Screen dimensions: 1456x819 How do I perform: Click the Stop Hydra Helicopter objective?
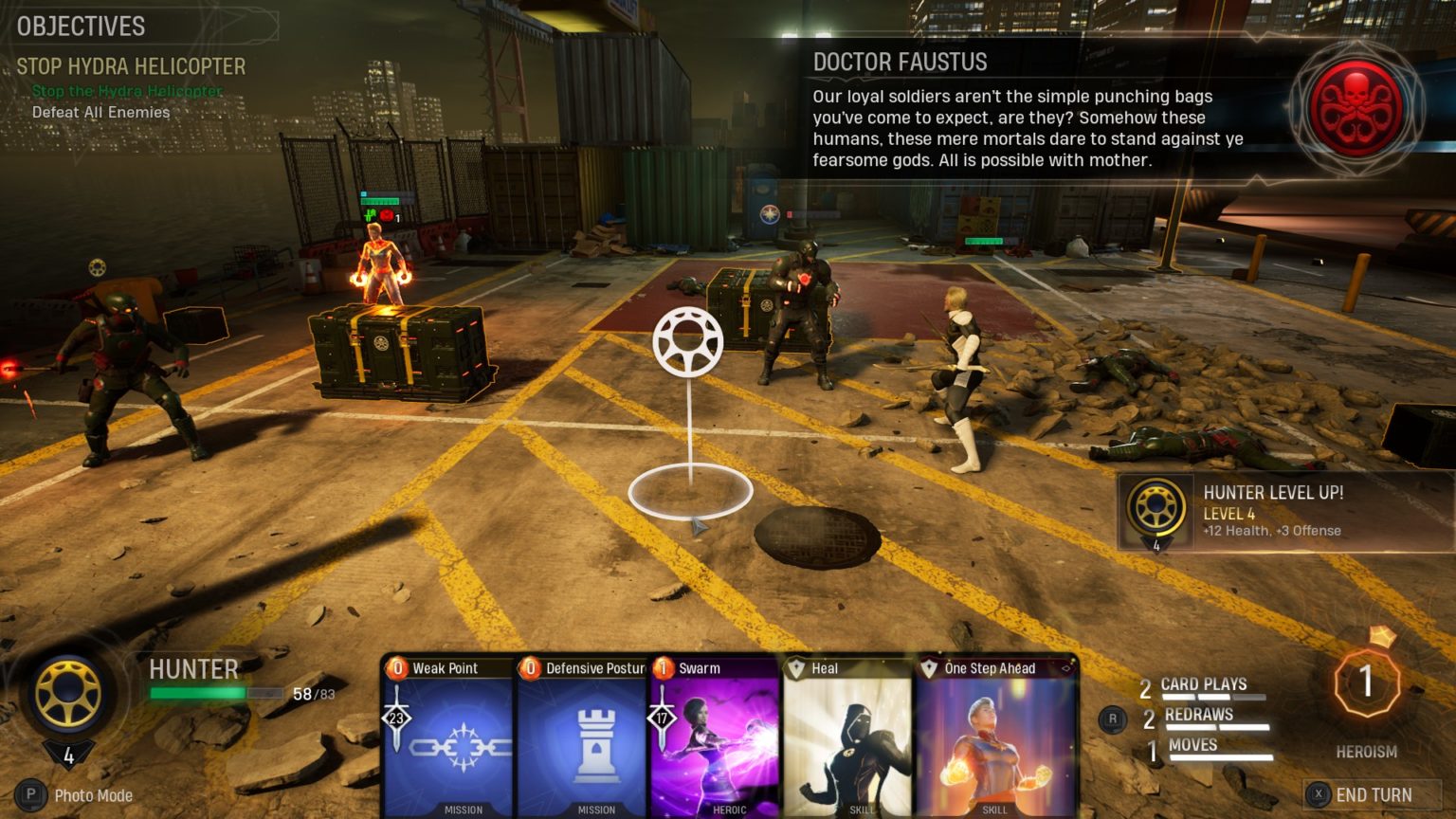pos(131,66)
